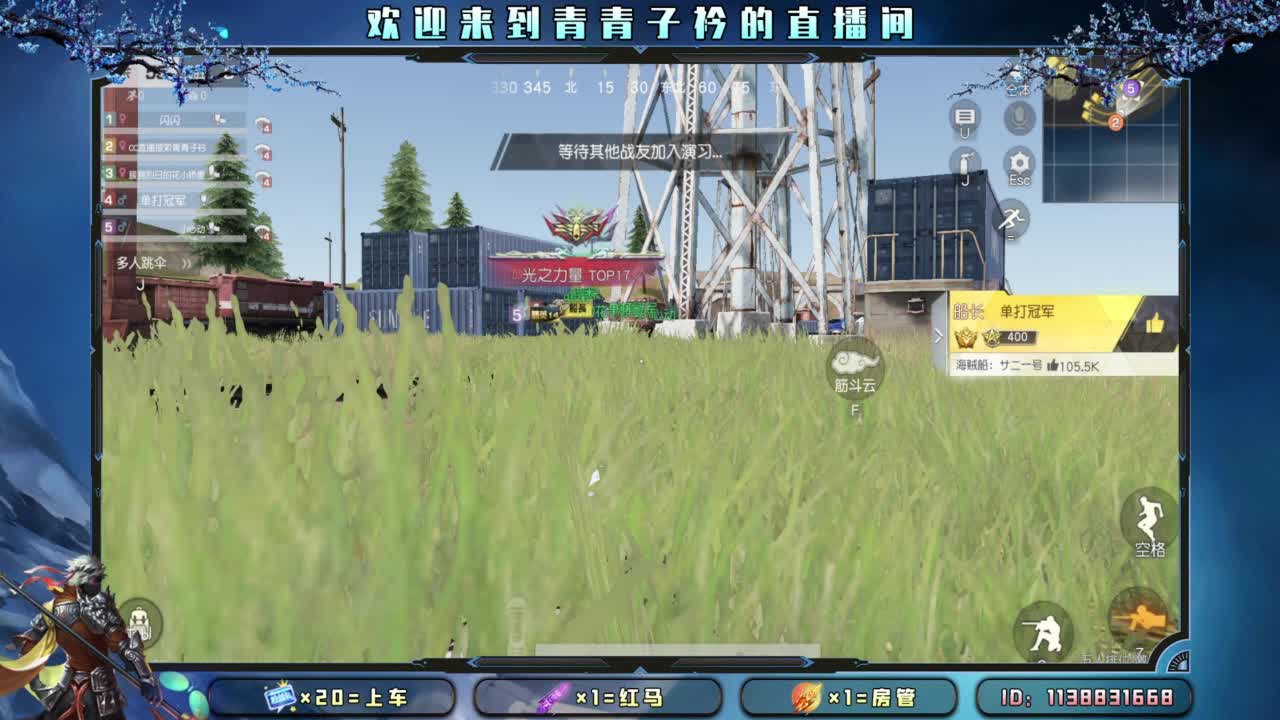This screenshot has height=720, width=1280.
Task: Open game settings via the Esc gear icon
Action: click(1020, 160)
